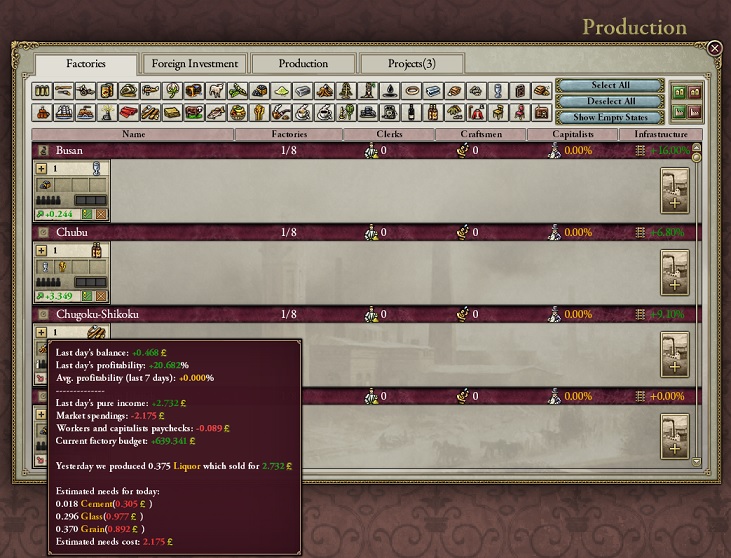Toggle Show Empty States

610,117
